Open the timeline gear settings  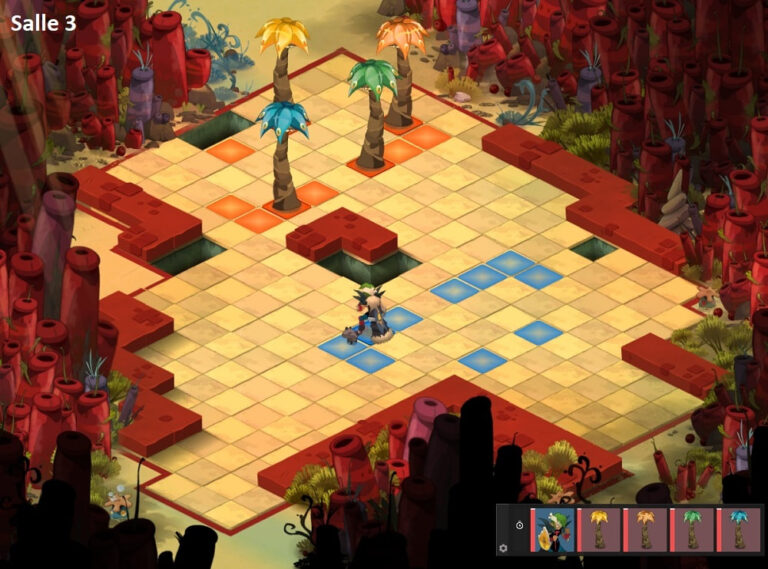pos(503,548)
